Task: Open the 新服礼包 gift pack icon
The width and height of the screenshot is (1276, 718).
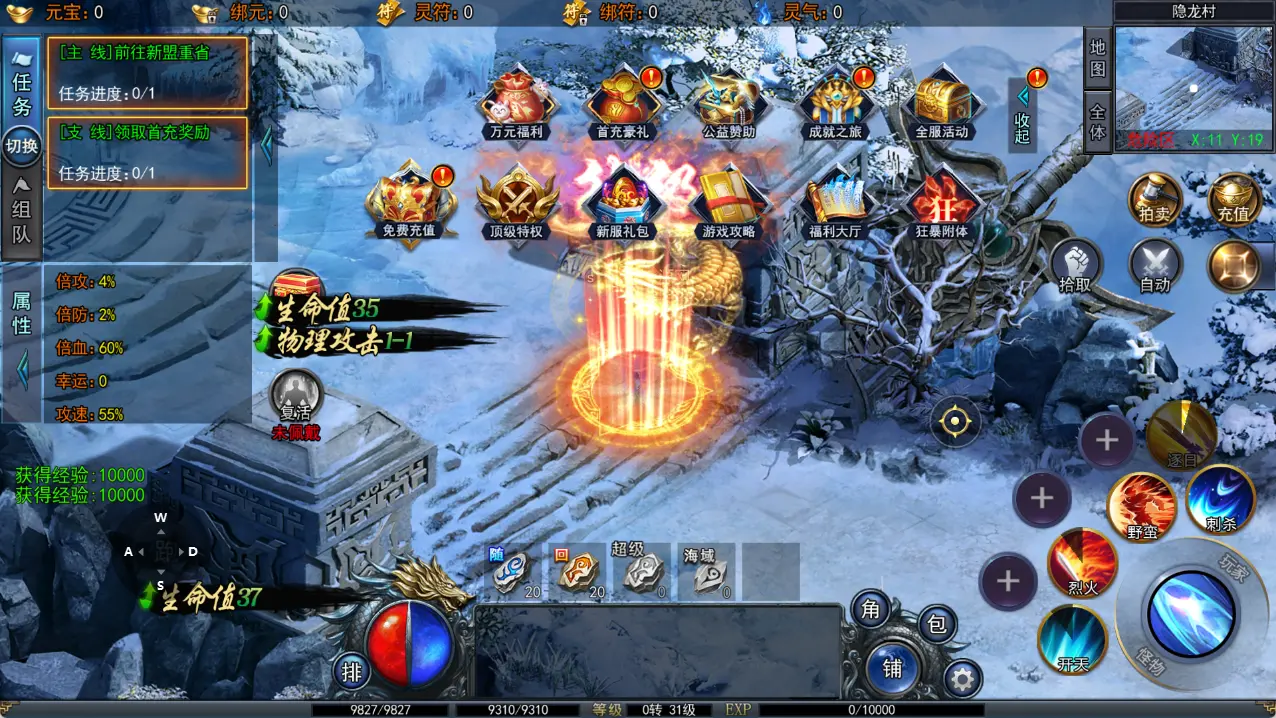Action: point(622,201)
